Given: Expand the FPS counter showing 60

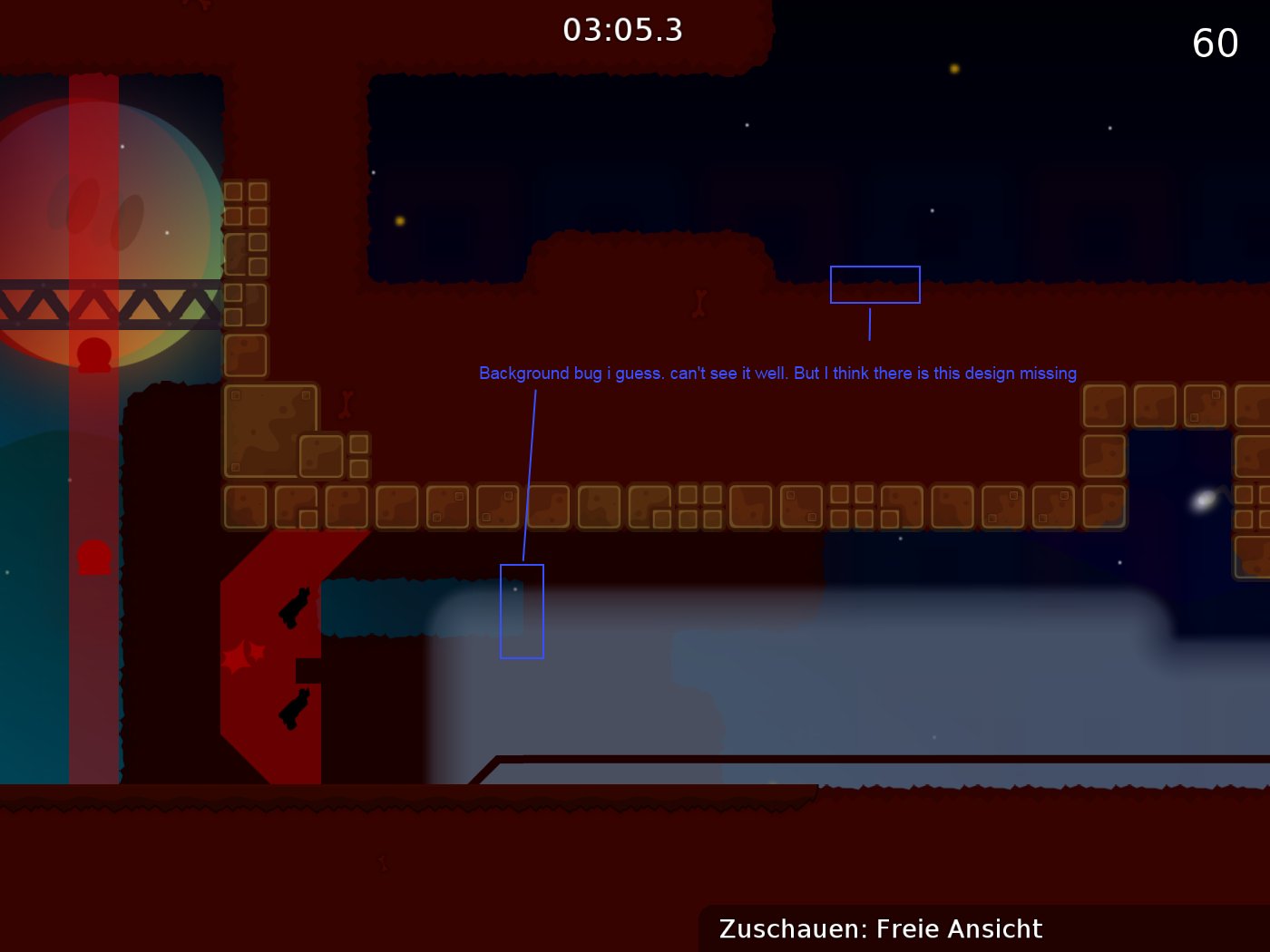Looking at the screenshot, I should (x=1216, y=43).
